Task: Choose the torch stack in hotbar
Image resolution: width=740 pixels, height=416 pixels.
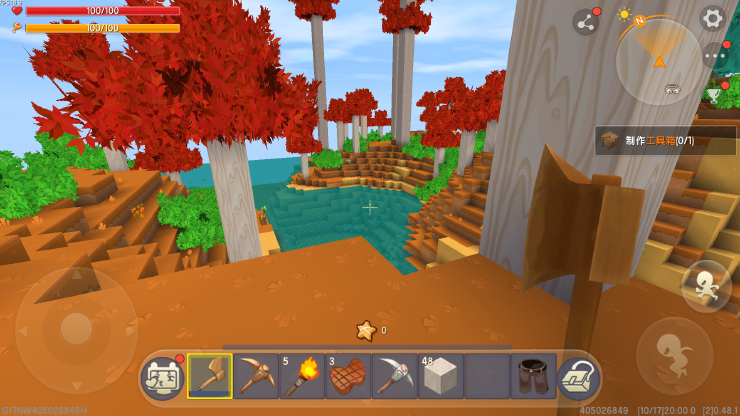Action: pos(302,376)
